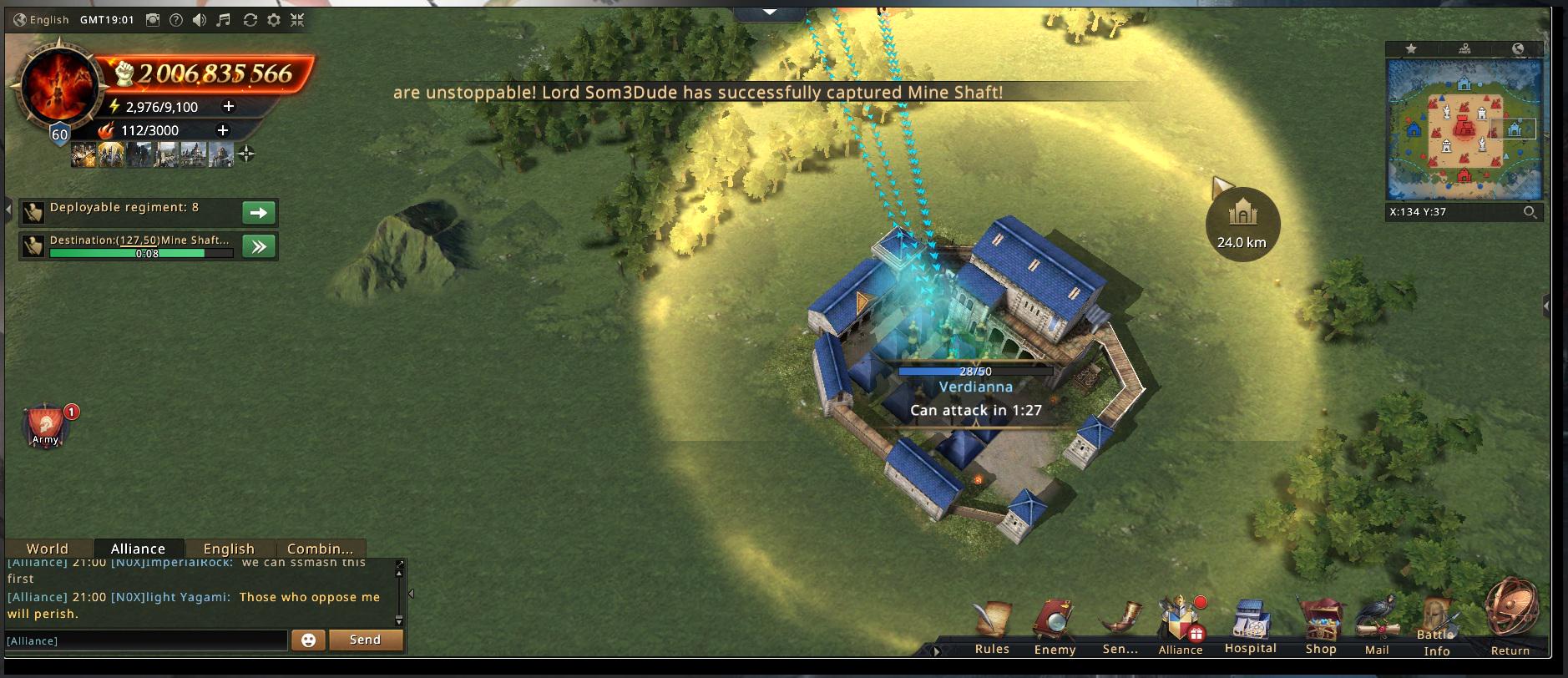Visit the Hospital
Screen dimensions: 1568x678
1250,627
